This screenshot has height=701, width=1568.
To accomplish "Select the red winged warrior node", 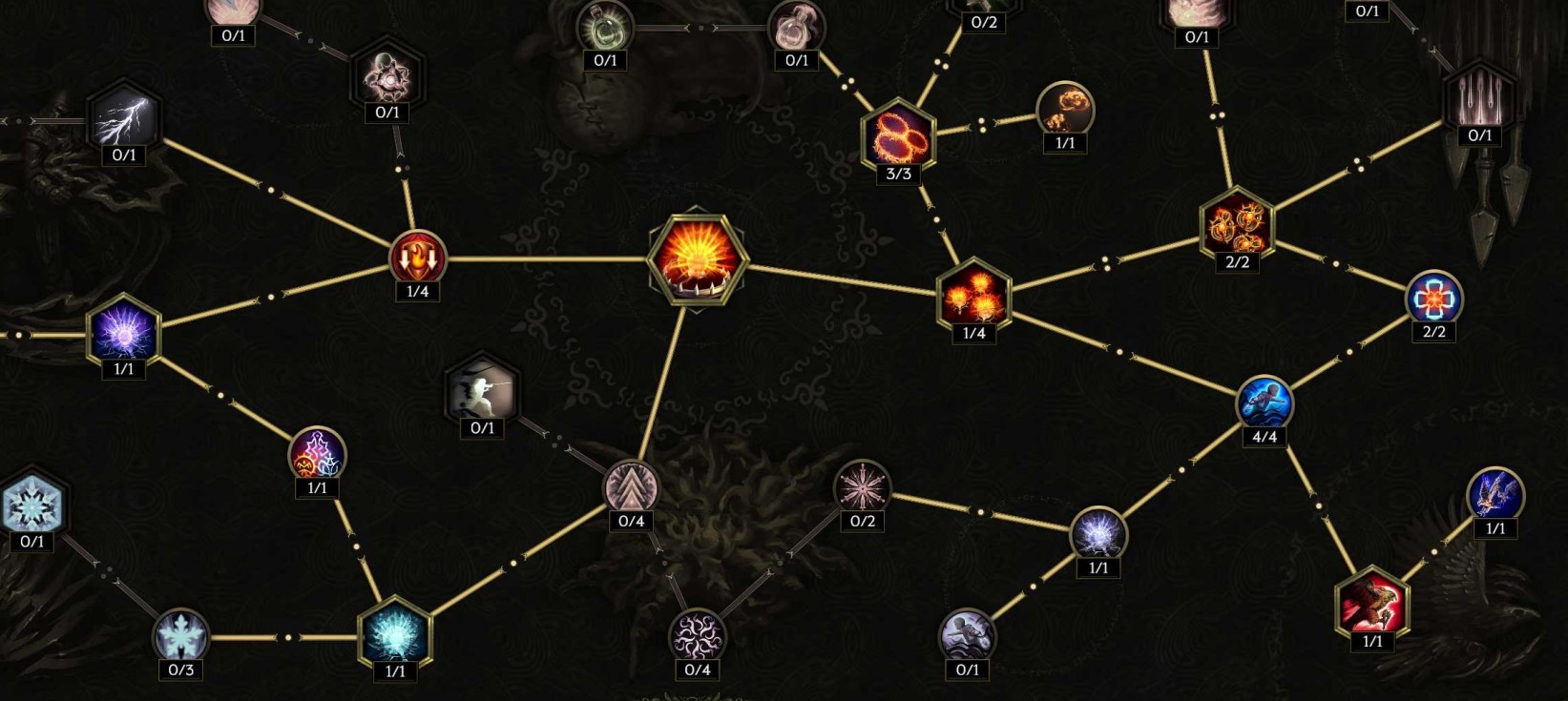I will pyautogui.click(x=1372, y=603).
